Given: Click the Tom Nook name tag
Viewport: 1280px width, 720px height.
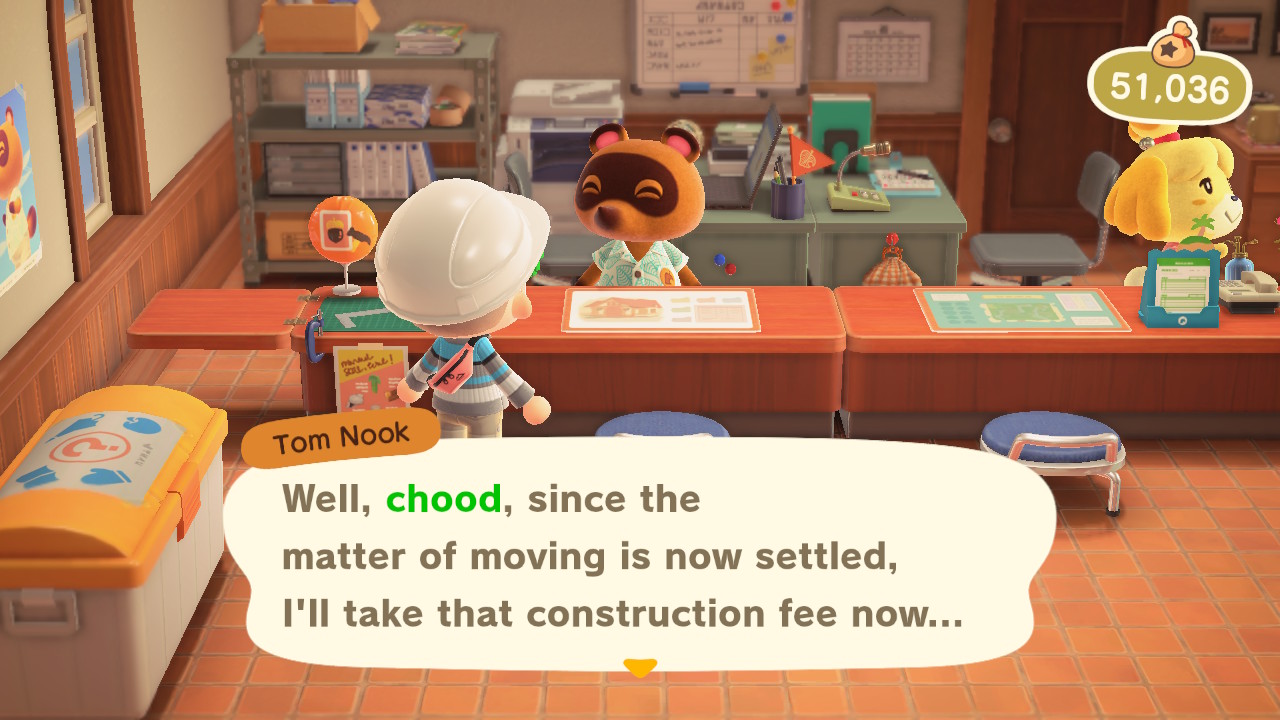Looking at the screenshot, I should pyautogui.click(x=340, y=433).
